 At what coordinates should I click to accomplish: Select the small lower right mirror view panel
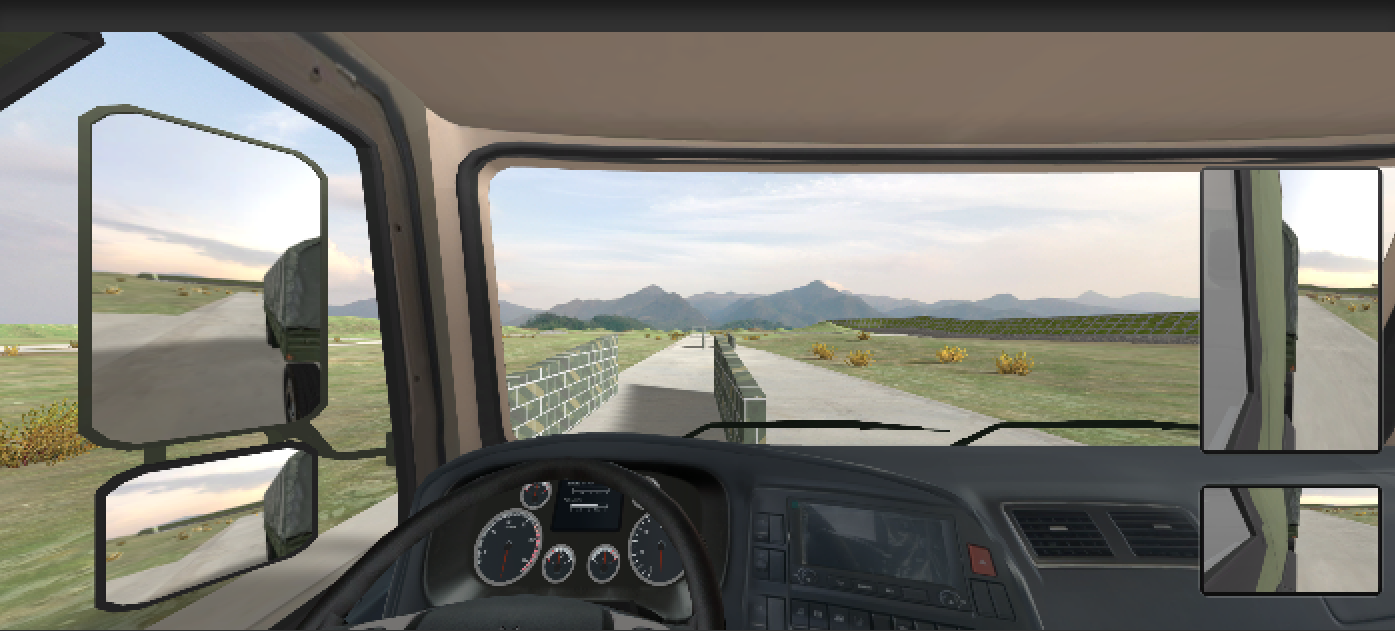click(x=1290, y=540)
